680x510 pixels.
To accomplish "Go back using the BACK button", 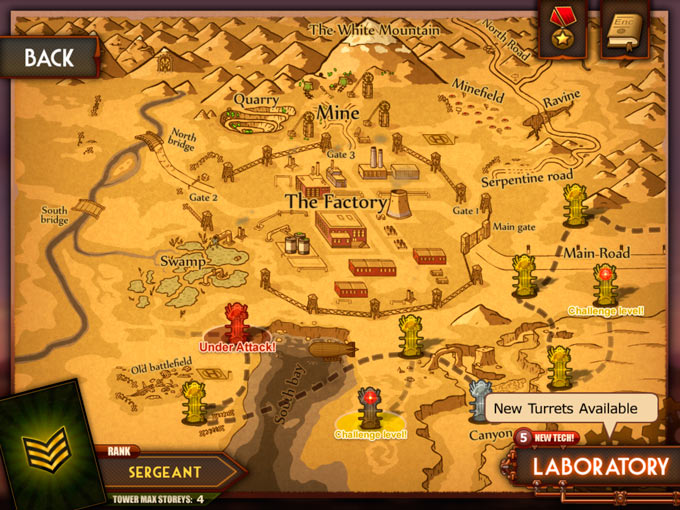I will pyautogui.click(x=48, y=57).
